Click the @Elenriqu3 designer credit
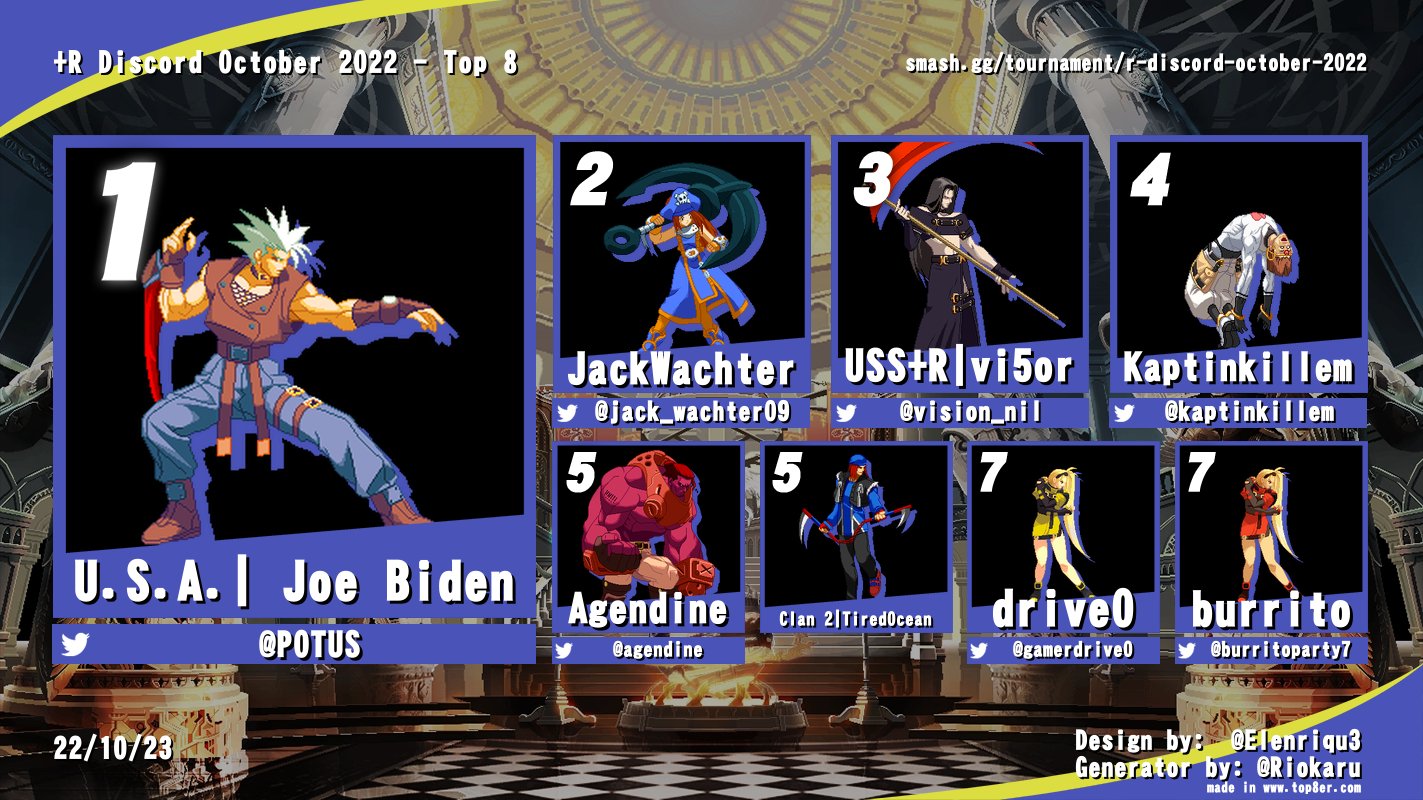 (1297, 741)
